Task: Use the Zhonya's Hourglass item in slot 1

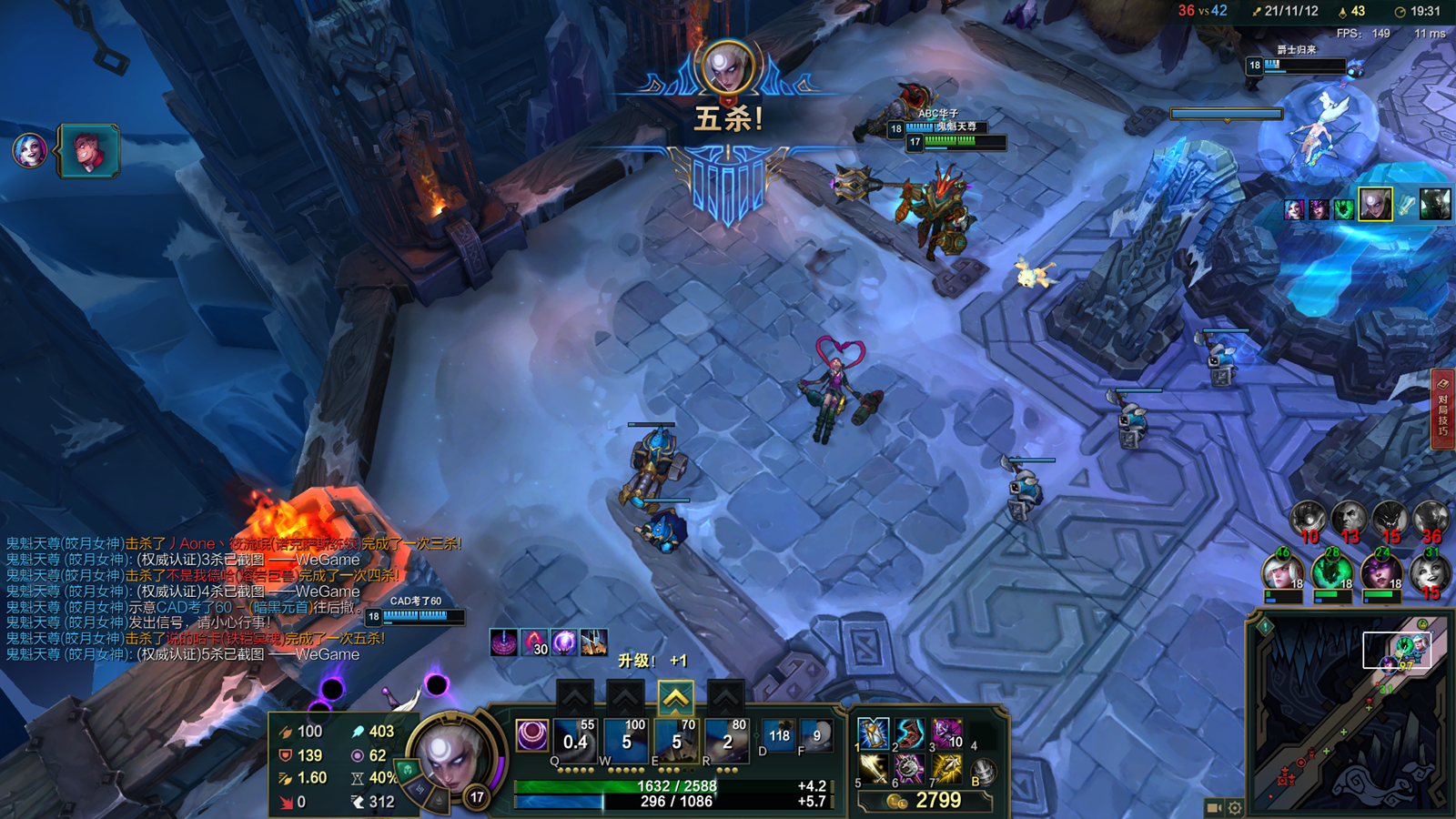Action: (874, 733)
